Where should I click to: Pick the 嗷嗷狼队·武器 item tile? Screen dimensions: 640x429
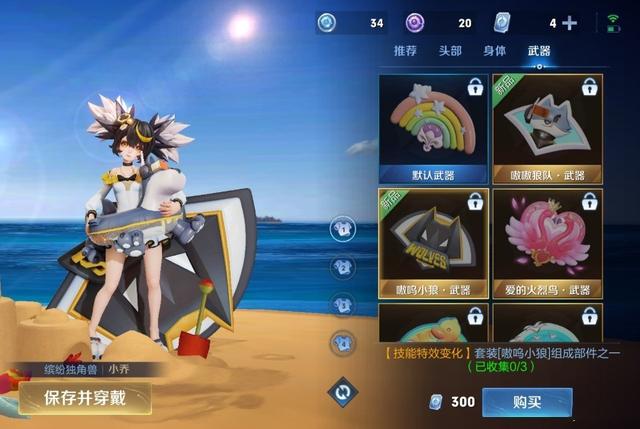[547, 129]
